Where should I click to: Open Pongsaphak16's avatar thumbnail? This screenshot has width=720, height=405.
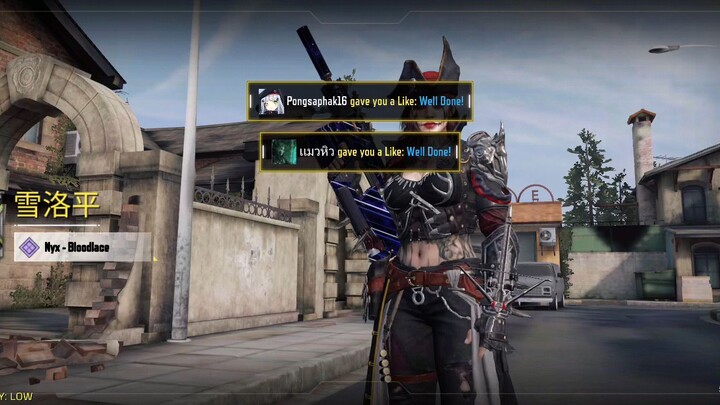271,101
